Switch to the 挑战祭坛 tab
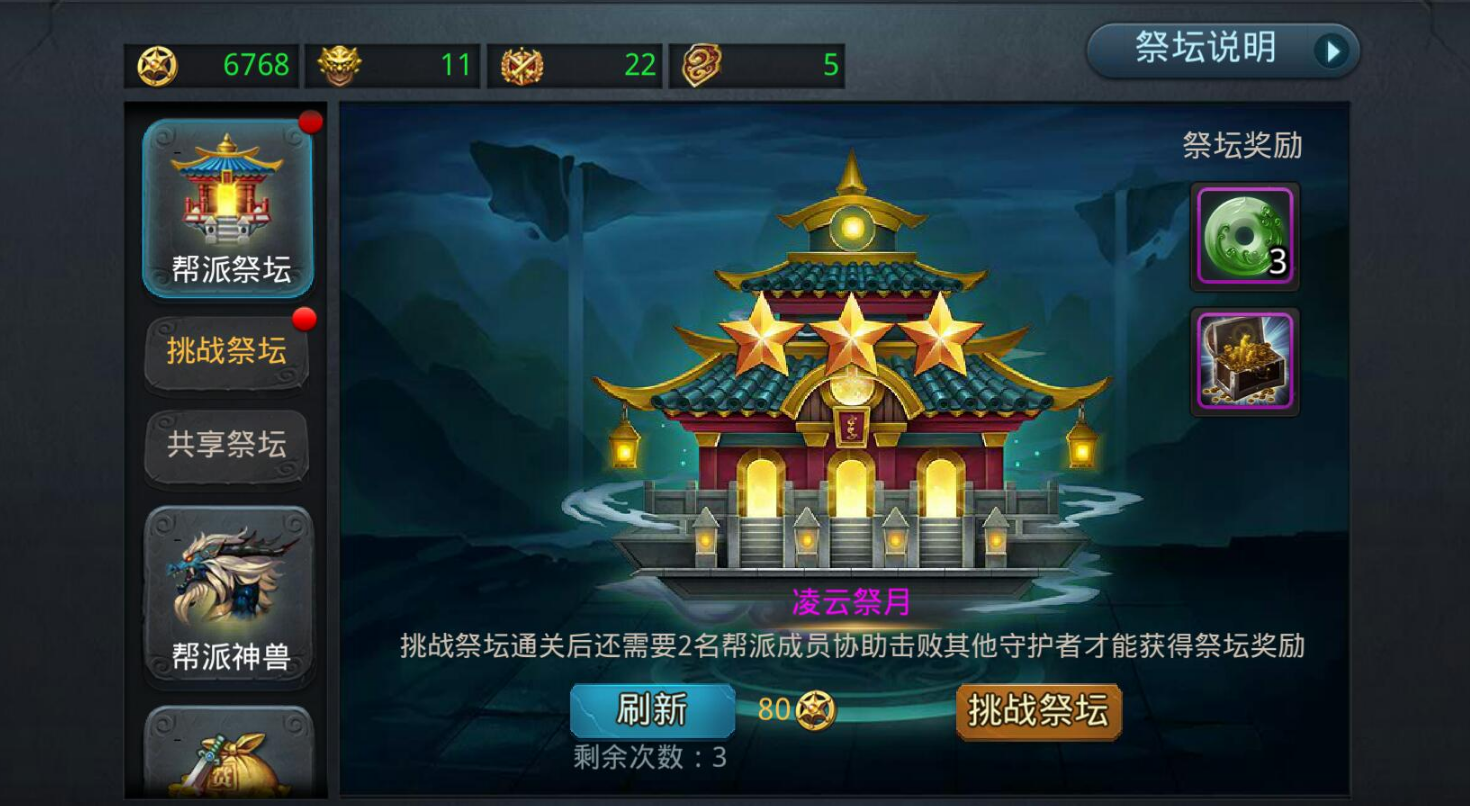The height and width of the screenshot is (806, 1470). [226, 350]
